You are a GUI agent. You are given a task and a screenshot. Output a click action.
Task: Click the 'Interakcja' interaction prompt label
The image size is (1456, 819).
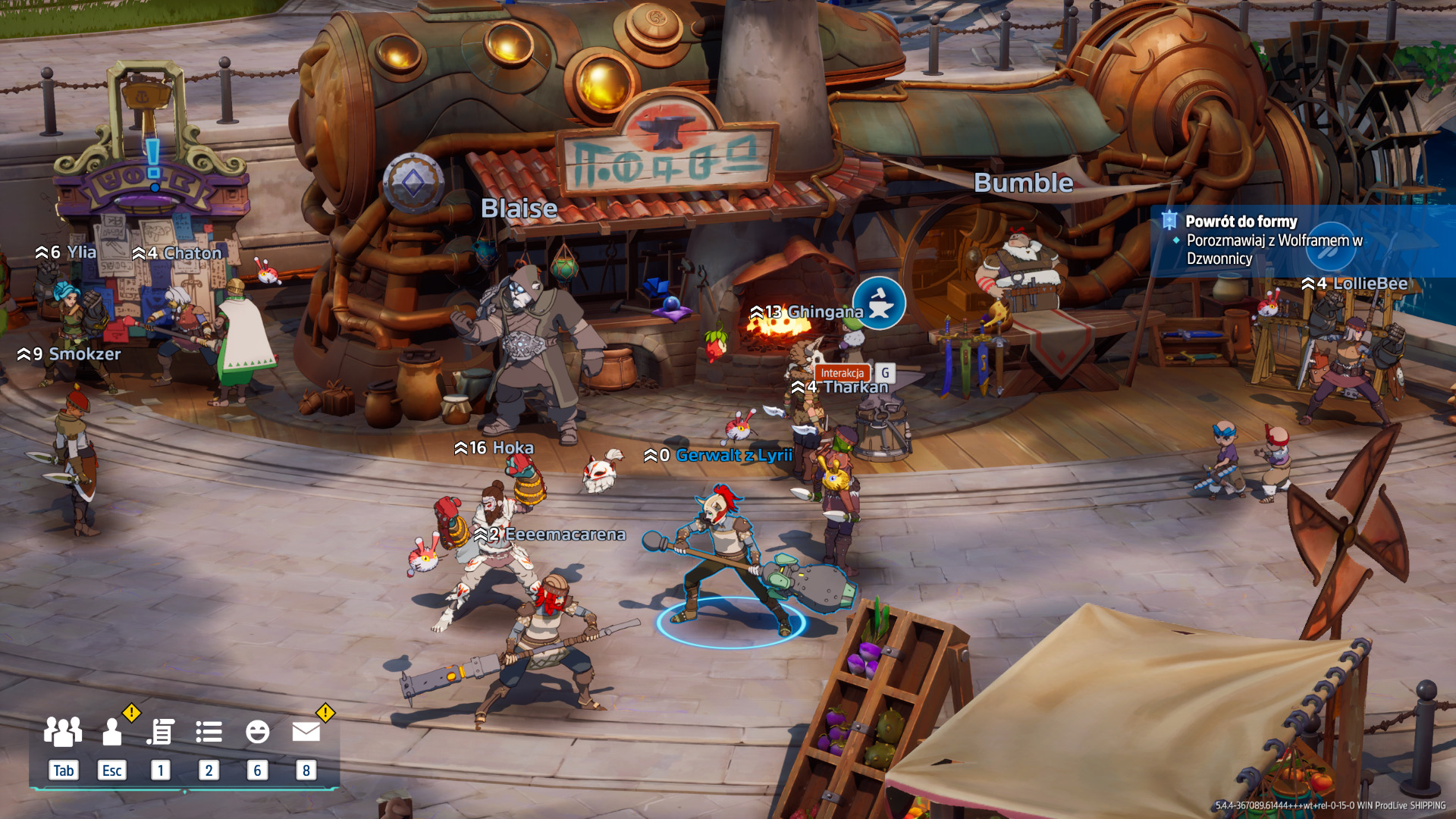coord(842,373)
